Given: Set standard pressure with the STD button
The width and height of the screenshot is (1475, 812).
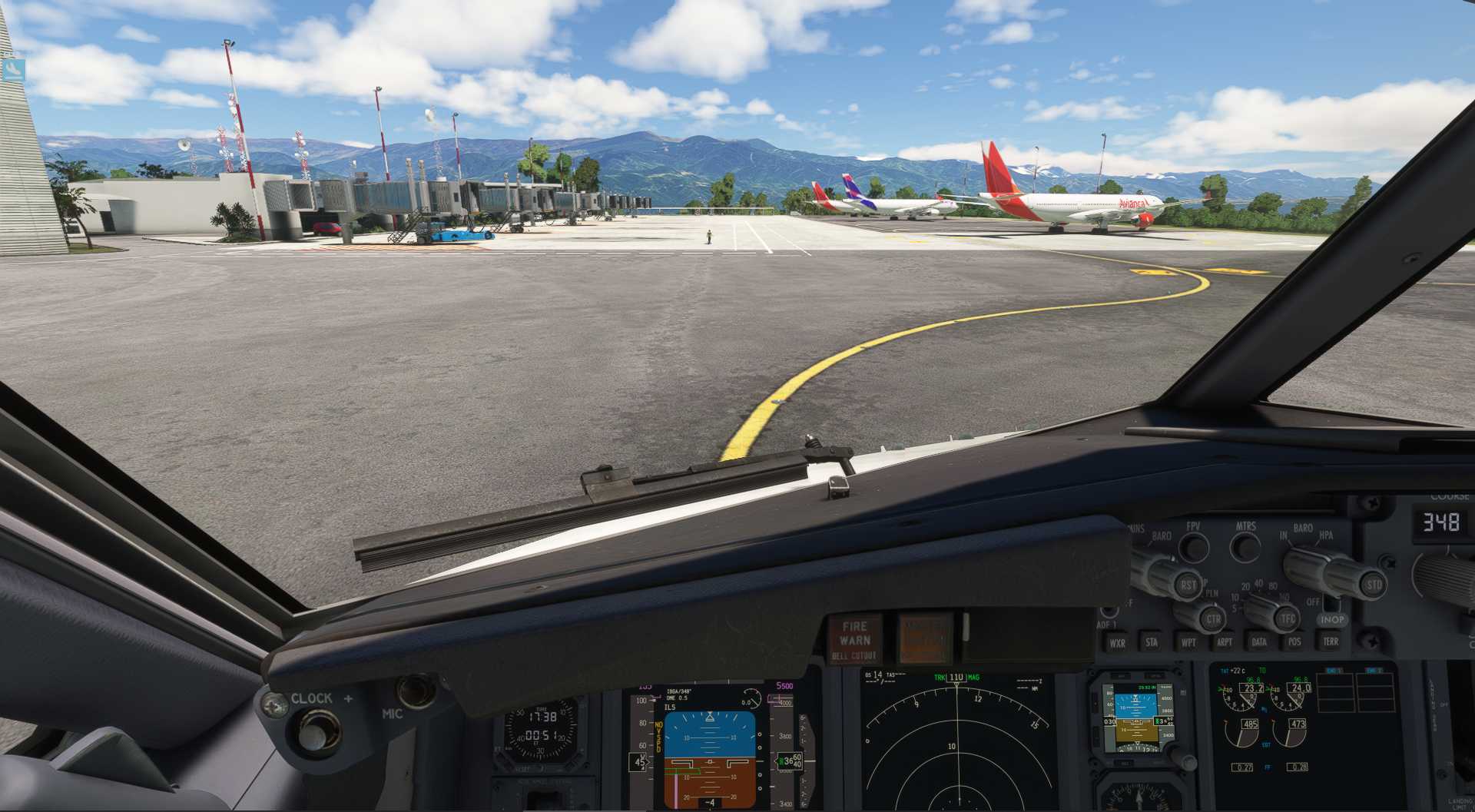Looking at the screenshot, I should click(1373, 585).
